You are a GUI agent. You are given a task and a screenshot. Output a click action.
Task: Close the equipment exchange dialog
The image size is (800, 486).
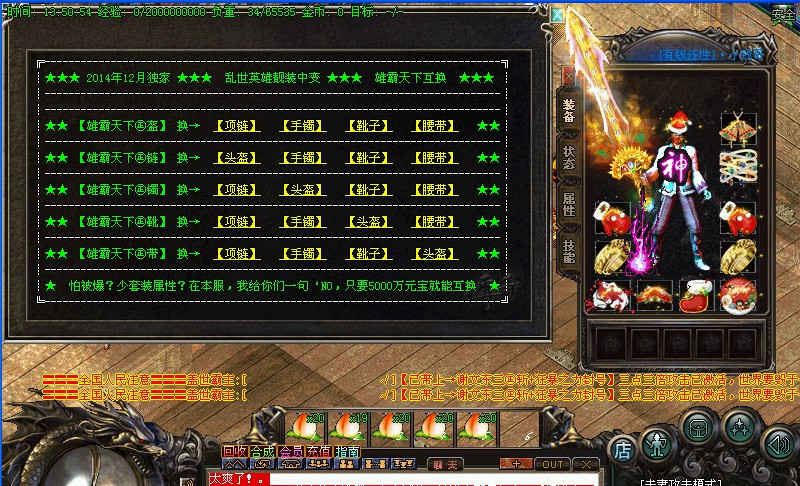pos(557,15)
